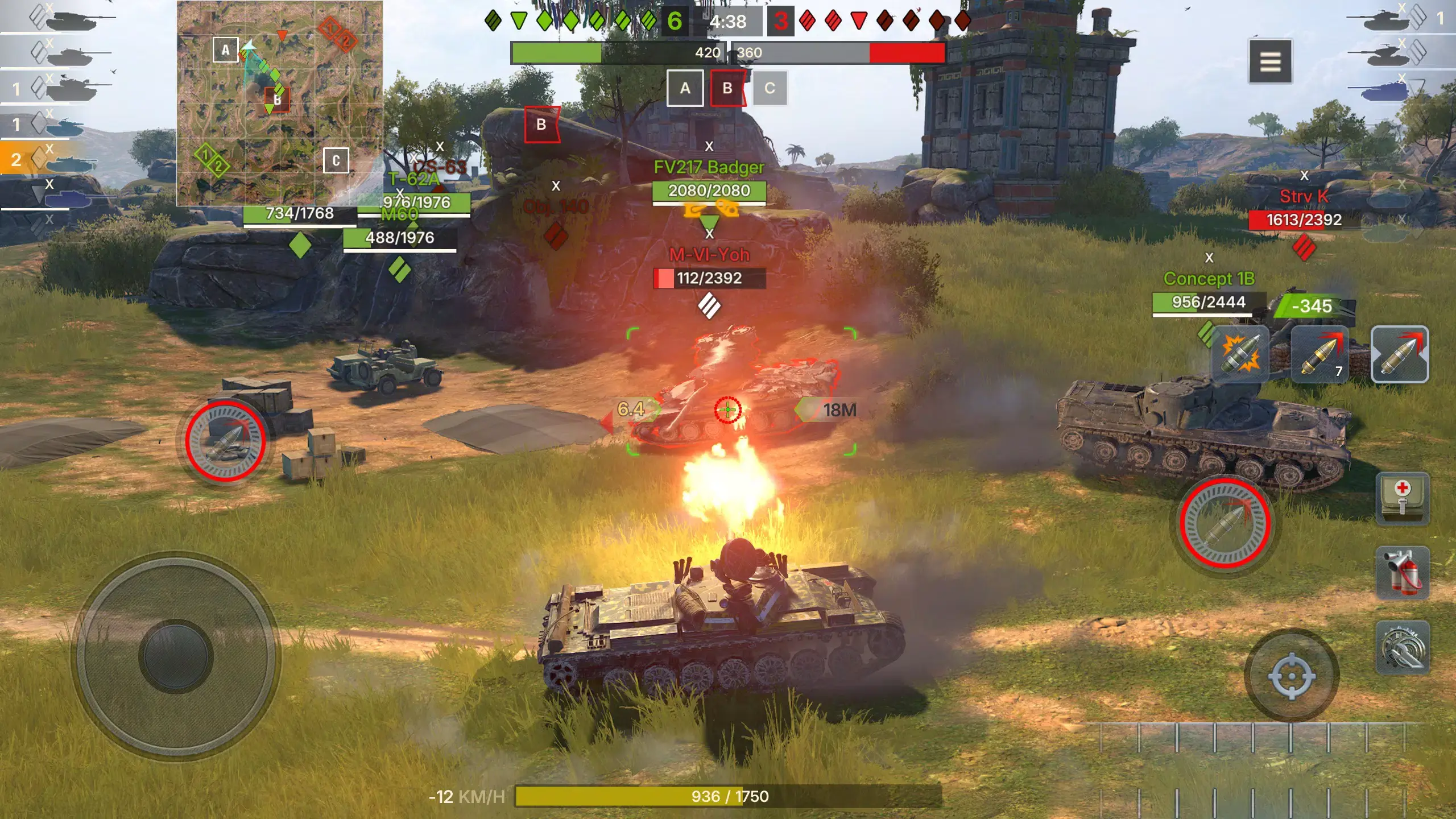Activate the fire extinguisher consumable
Viewport: 1456px width, 819px height.
pyautogui.click(x=1403, y=573)
